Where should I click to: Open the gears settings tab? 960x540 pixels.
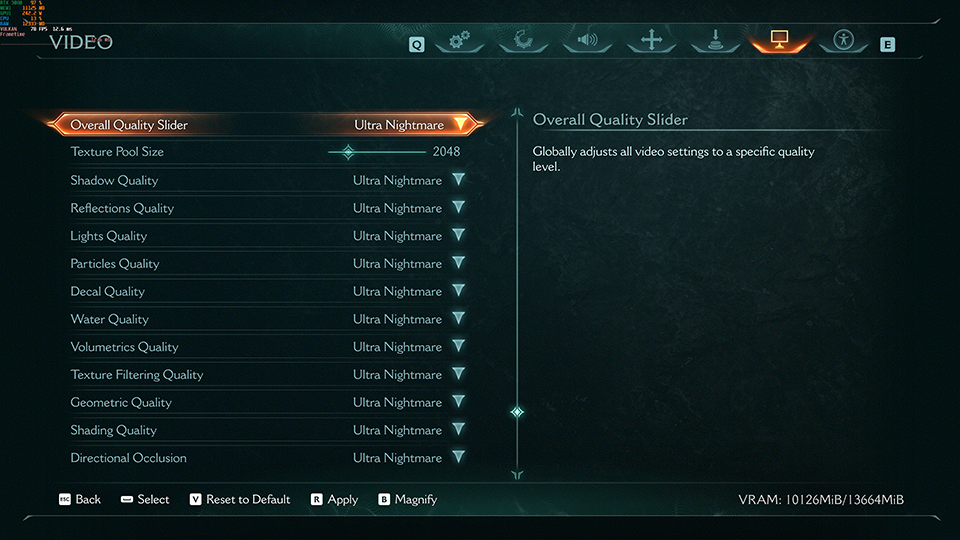coord(460,41)
